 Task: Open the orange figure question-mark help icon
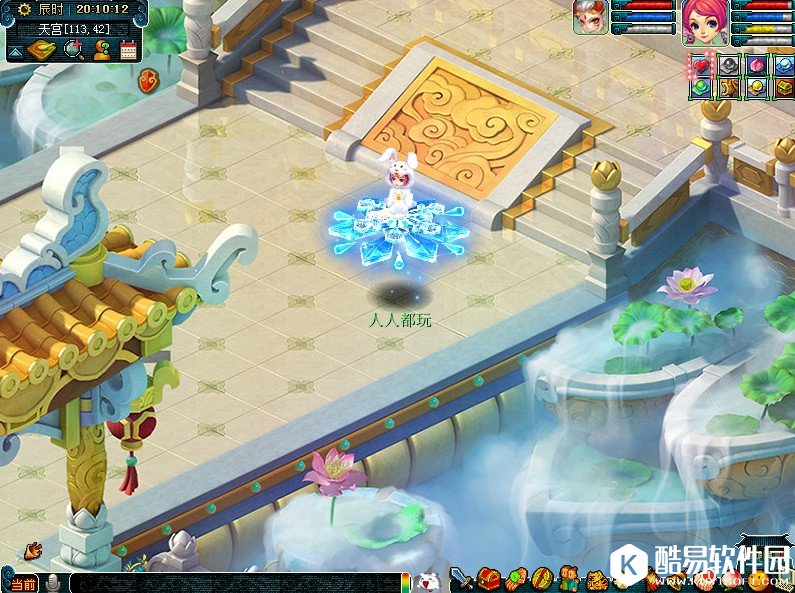(101, 50)
